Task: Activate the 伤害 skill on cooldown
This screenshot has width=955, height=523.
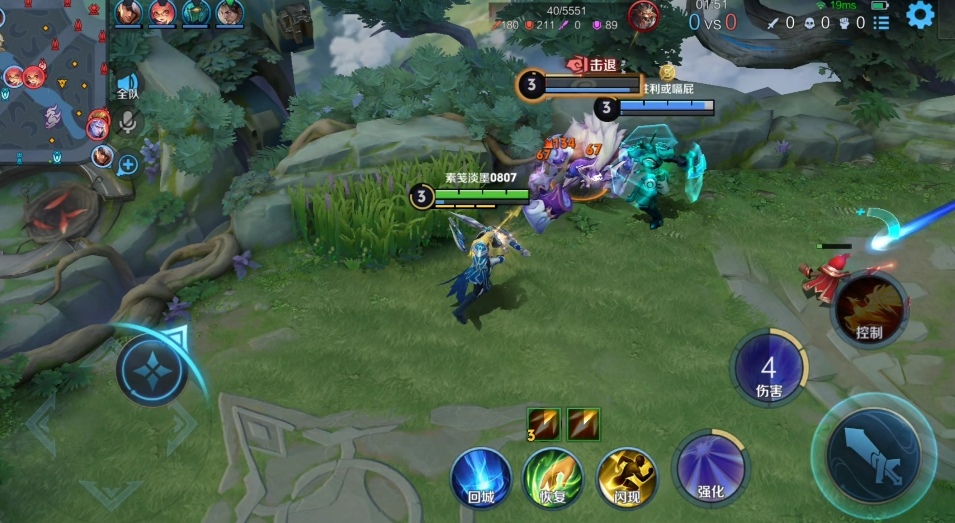Action: coord(768,366)
